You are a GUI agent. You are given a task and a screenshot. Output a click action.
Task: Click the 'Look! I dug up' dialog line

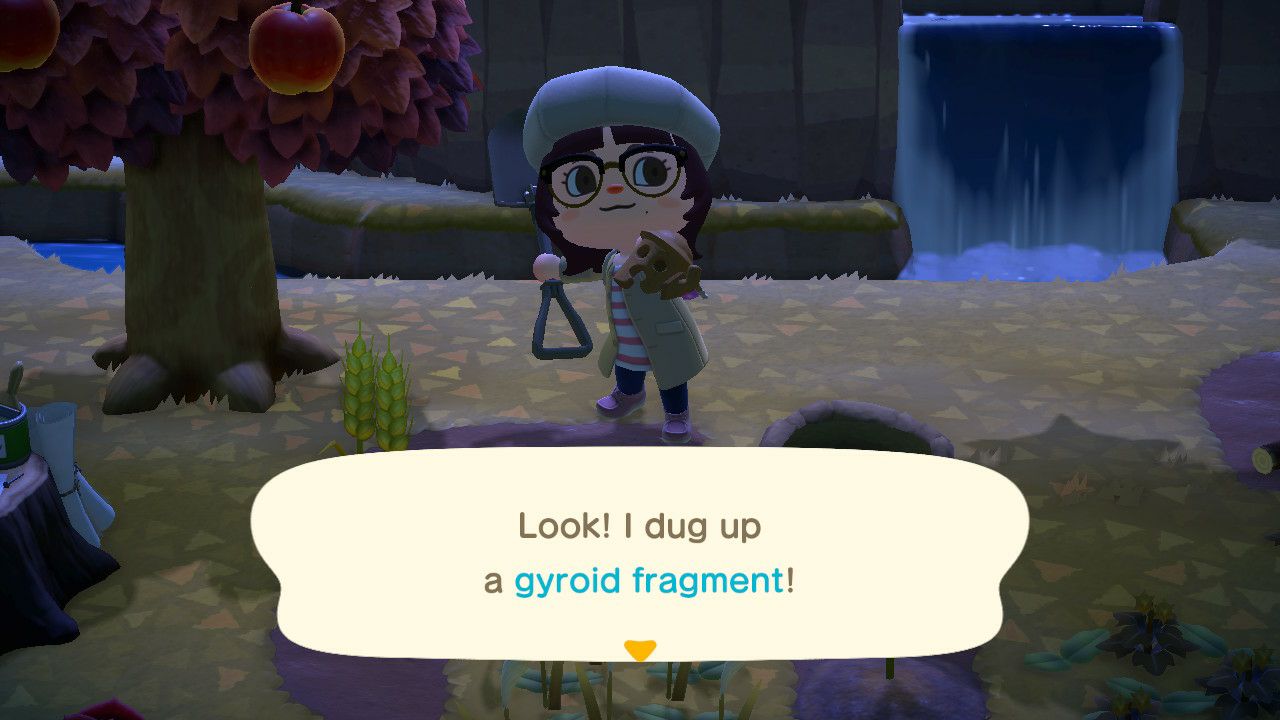[638, 525]
